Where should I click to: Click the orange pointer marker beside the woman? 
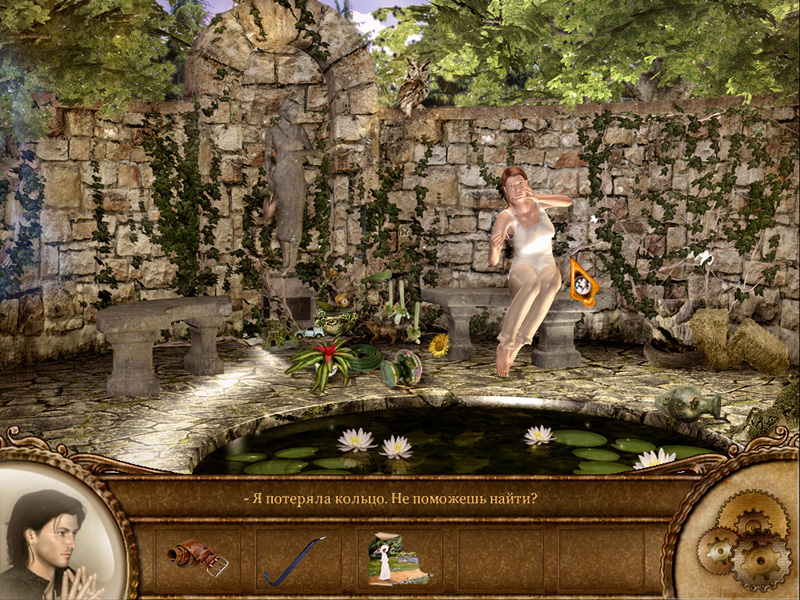click(582, 283)
